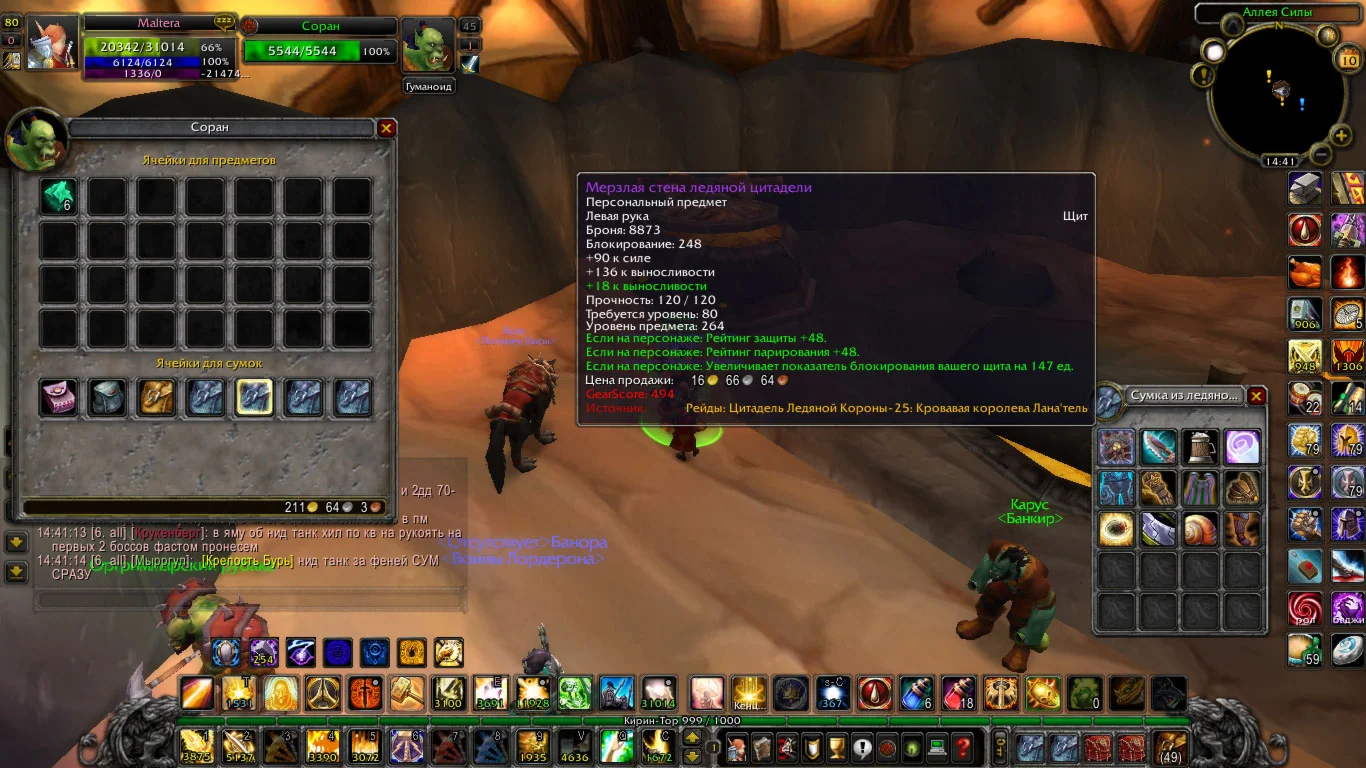Click the red question mark help icon
The height and width of the screenshot is (768, 1366).
pos(962,746)
